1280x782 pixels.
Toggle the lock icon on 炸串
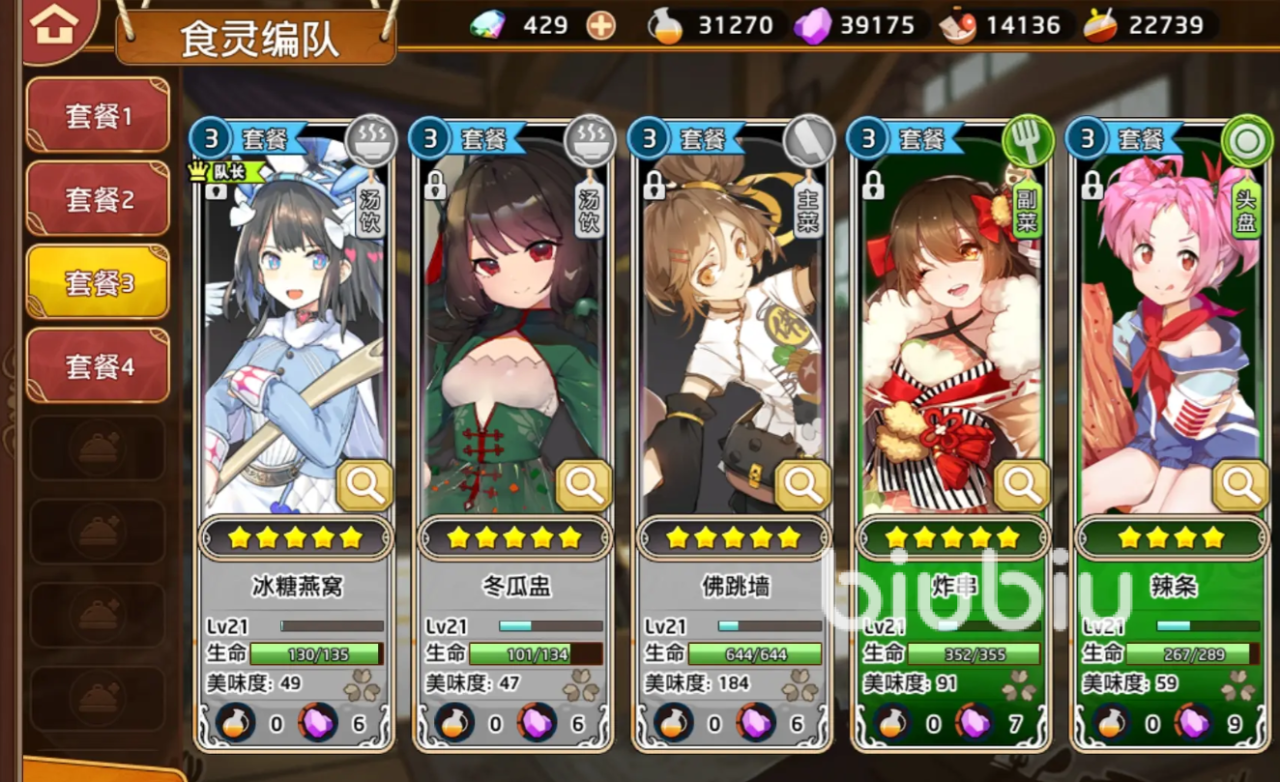873,185
